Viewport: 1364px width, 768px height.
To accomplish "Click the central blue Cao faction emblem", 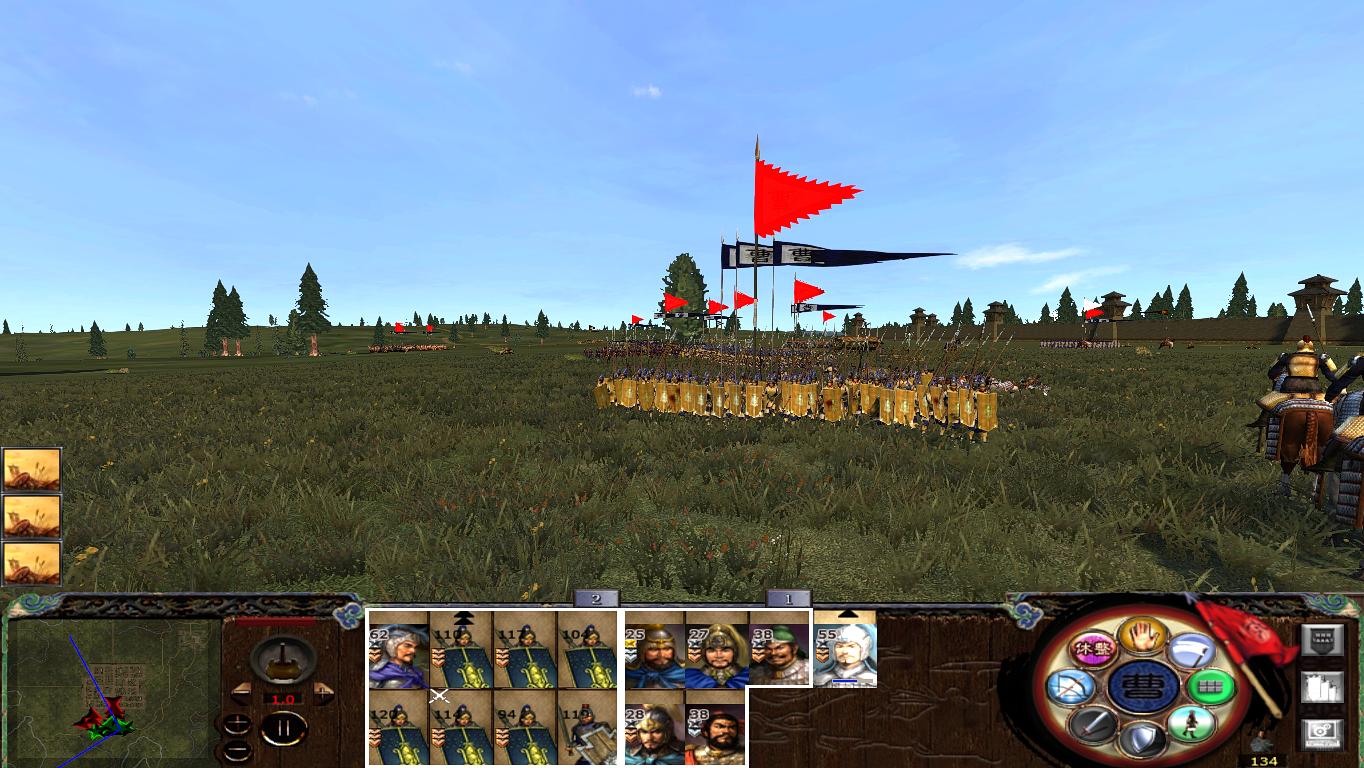I will click(x=1142, y=687).
